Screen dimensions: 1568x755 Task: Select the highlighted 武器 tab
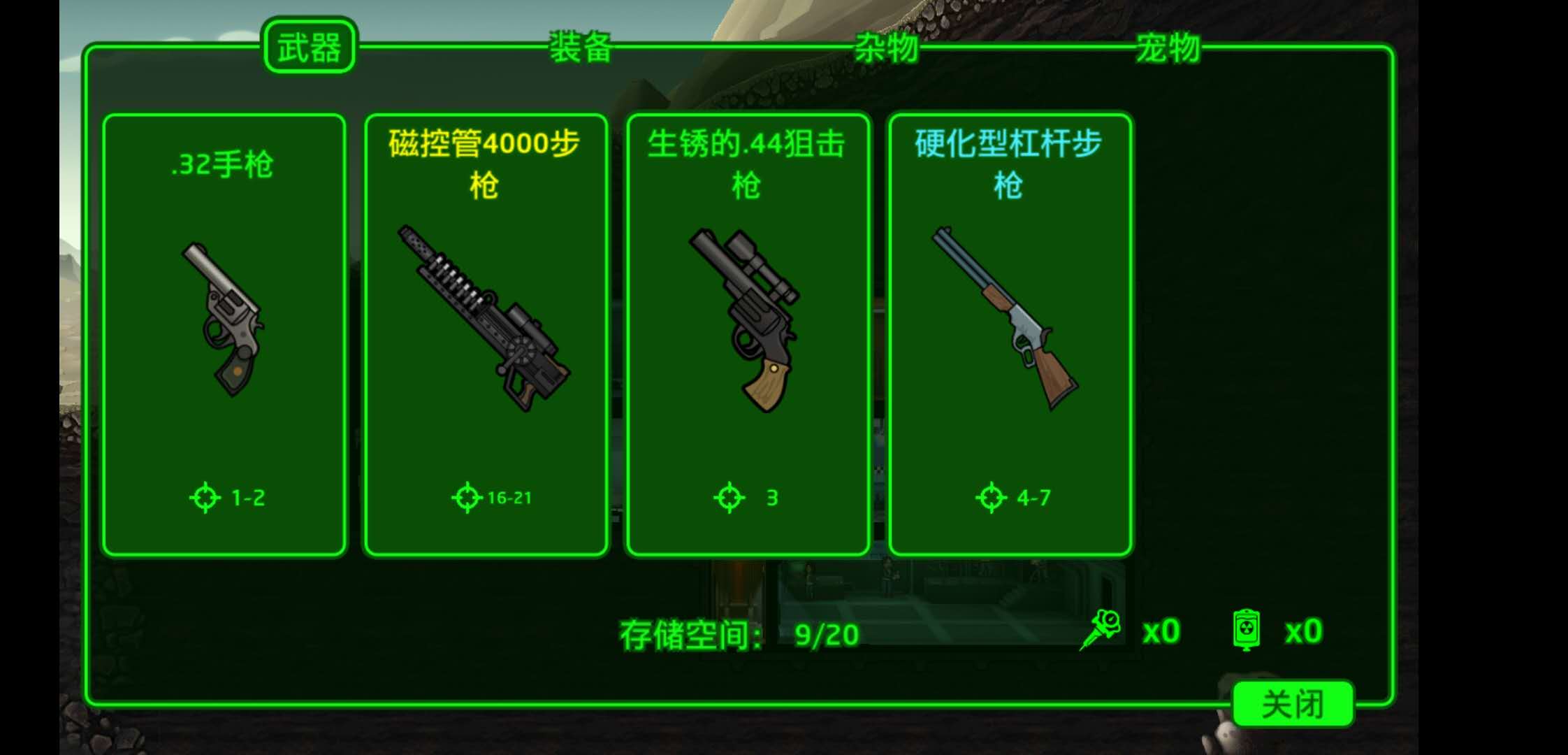(310, 45)
